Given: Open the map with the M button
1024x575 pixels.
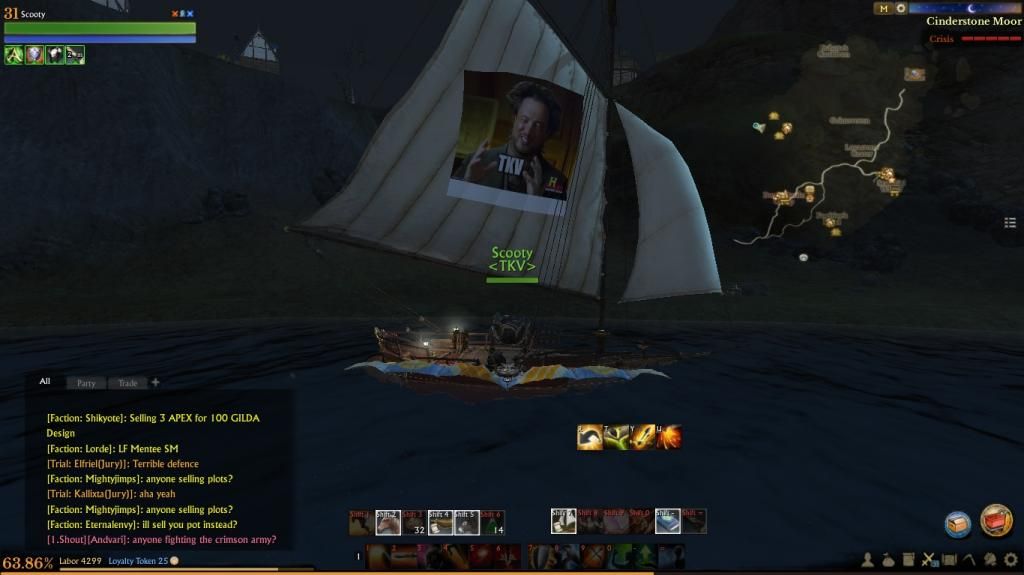Looking at the screenshot, I should pos(883,8).
